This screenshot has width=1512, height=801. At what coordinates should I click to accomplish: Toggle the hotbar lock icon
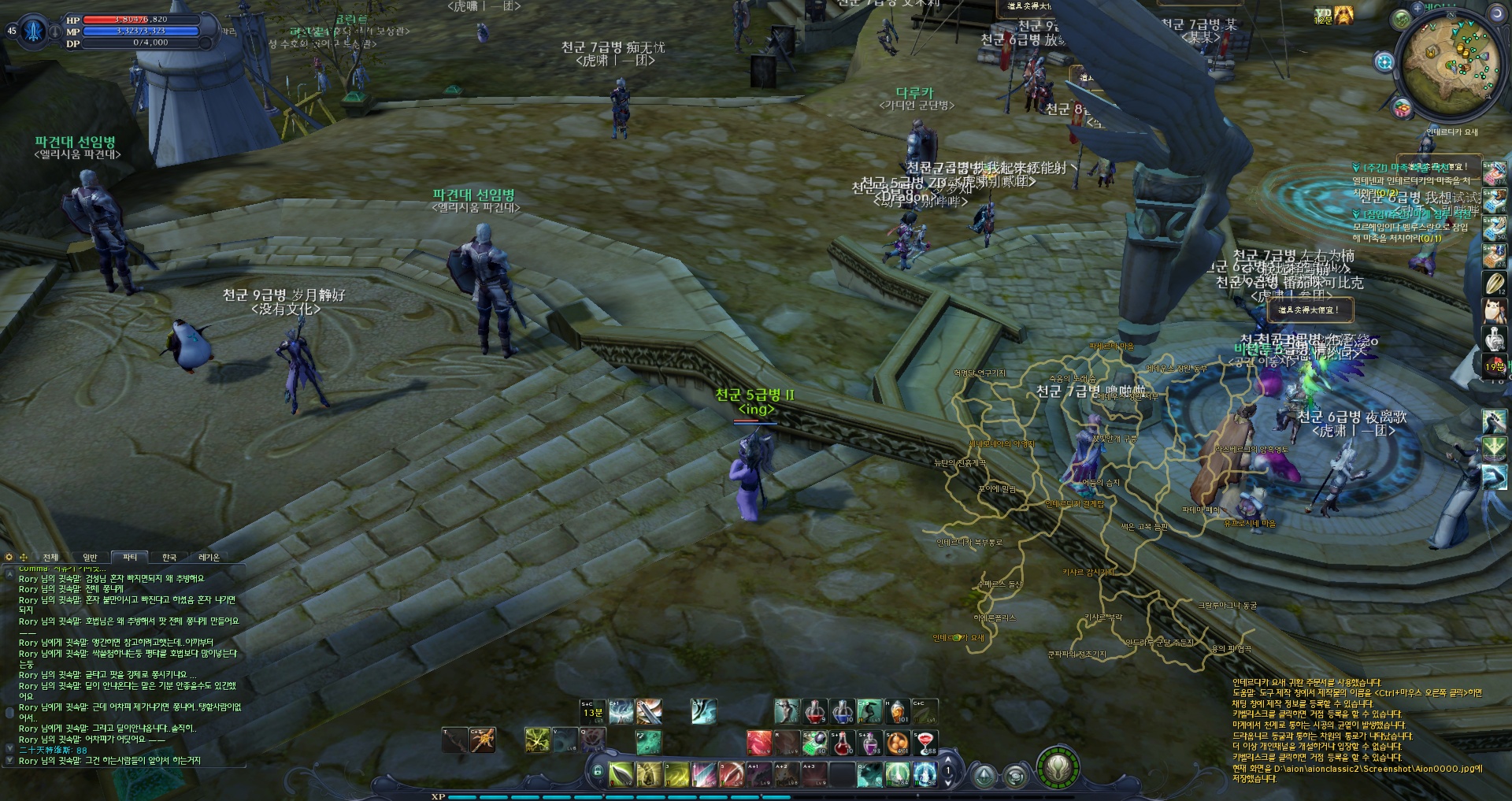coord(598,772)
